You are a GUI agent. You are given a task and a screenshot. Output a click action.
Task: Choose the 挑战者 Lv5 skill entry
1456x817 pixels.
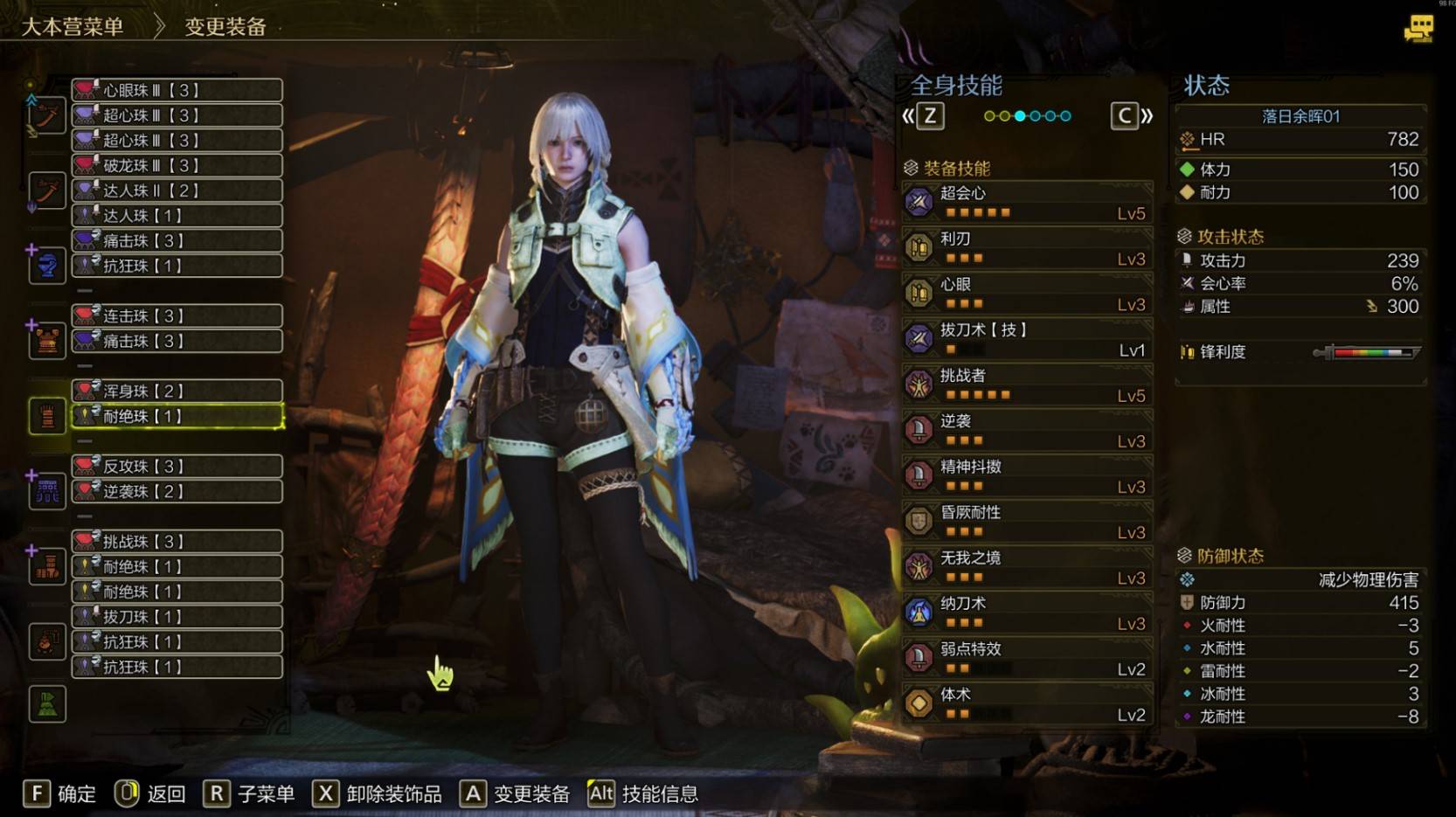pyautogui.click(x=1027, y=384)
